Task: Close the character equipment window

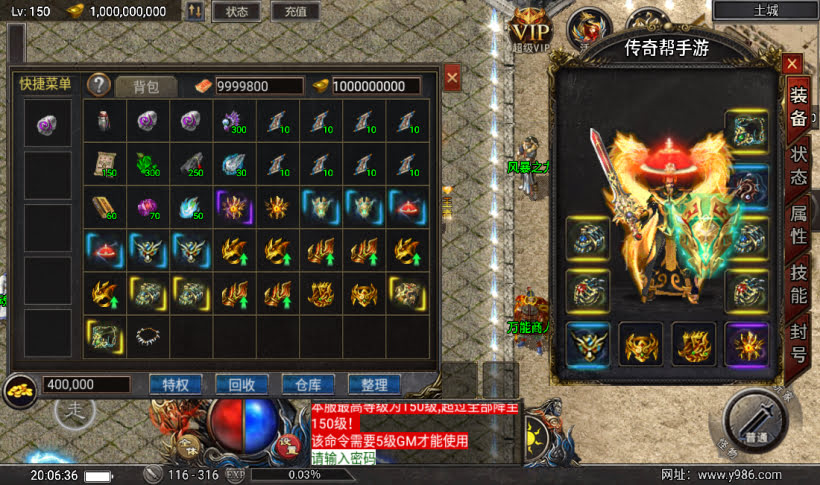Action: [793, 65]
